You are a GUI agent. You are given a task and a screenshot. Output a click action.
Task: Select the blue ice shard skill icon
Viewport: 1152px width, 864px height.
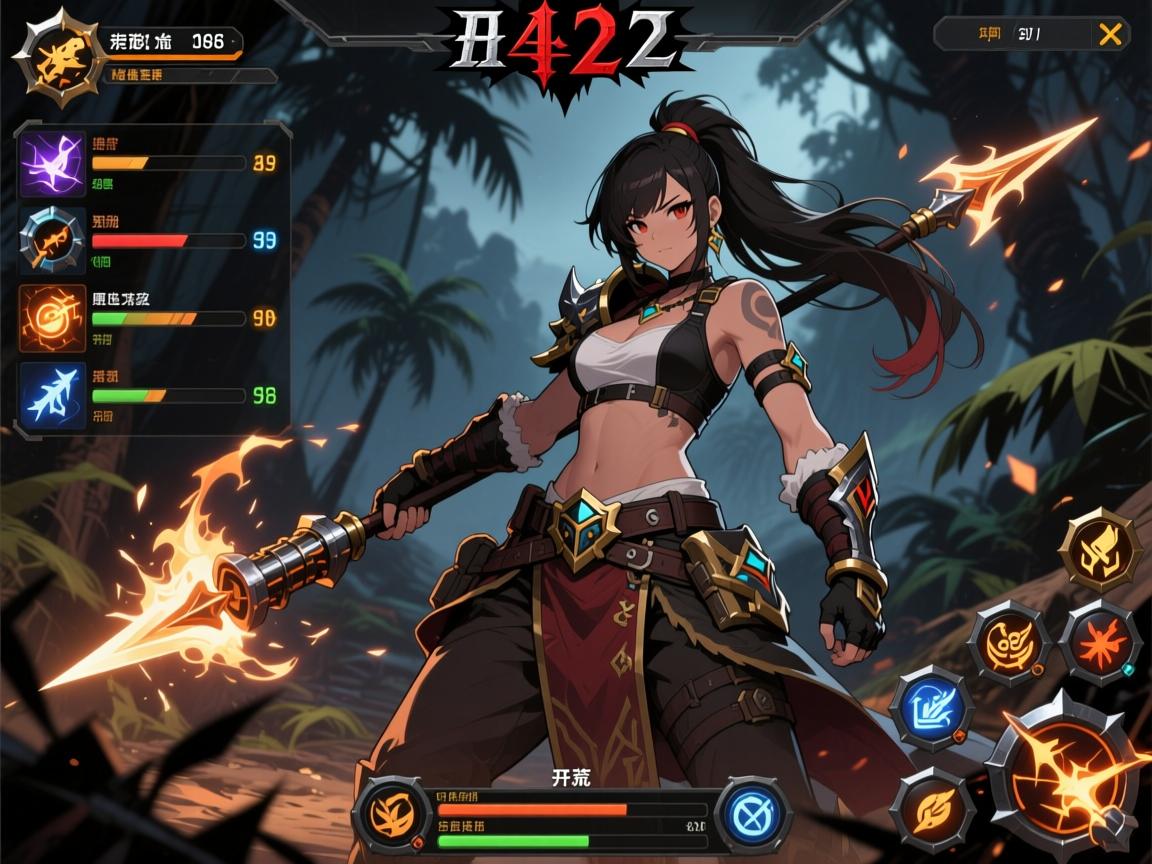tap(54, 396)
